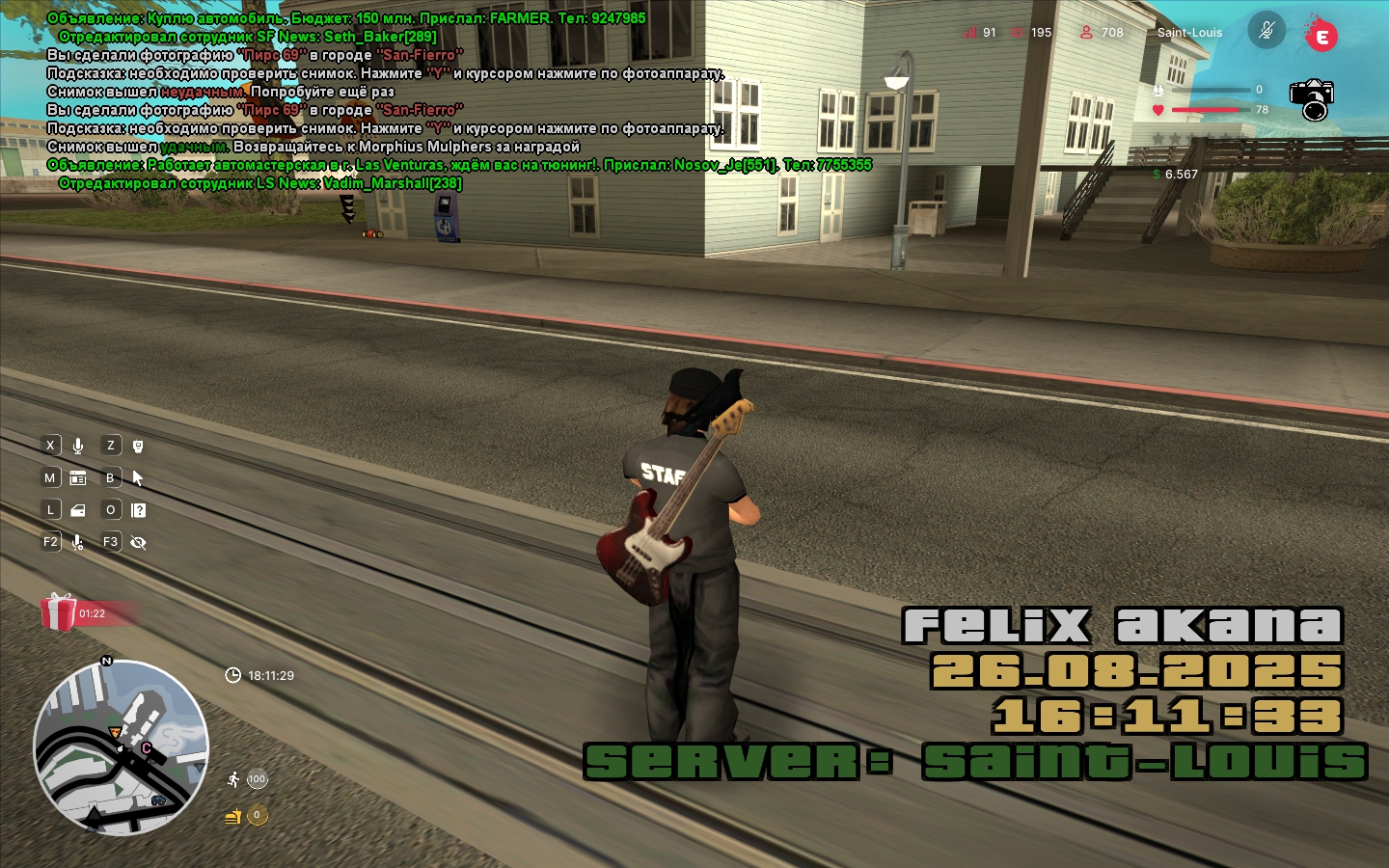Select the pink C marker on the minimap
Image resolution: width=1389 pixels, height=868 pixels.
[147, 747]
